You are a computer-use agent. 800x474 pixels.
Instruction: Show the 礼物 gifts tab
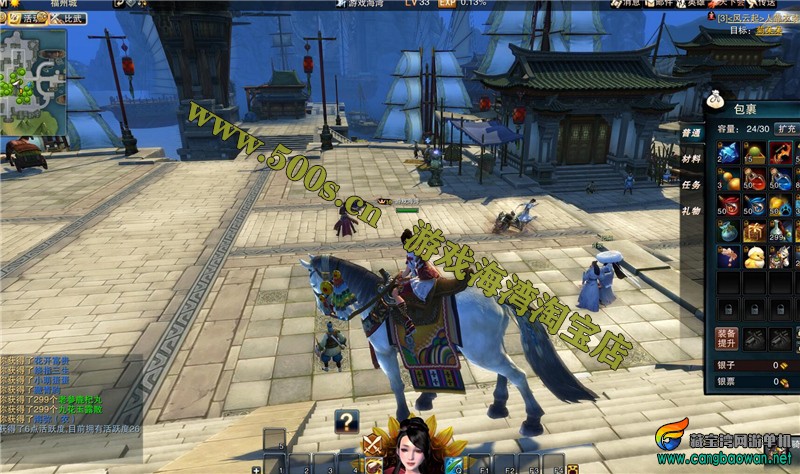click(692, 210)
